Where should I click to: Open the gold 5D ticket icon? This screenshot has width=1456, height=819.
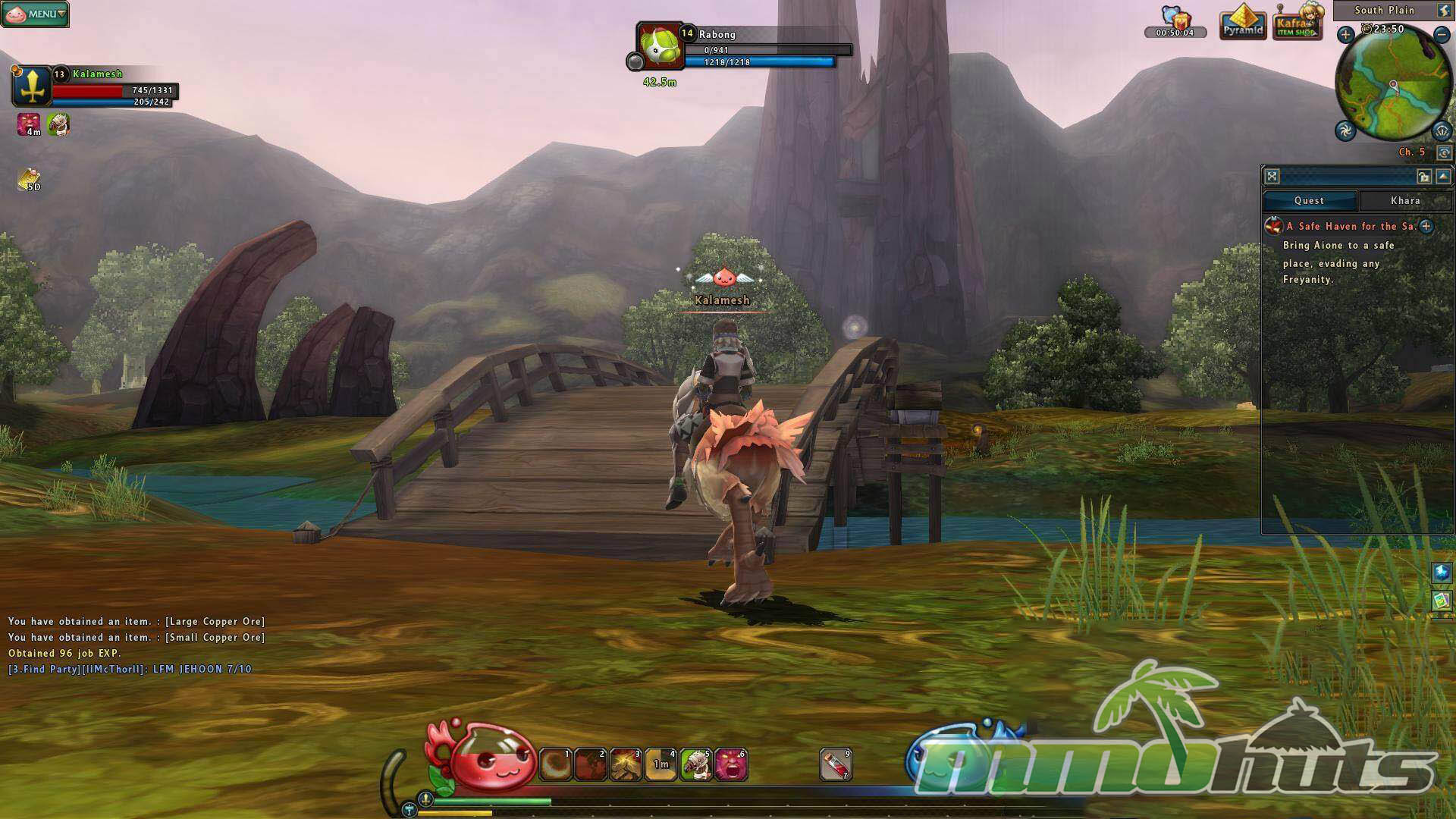click(x=30, y=180)
